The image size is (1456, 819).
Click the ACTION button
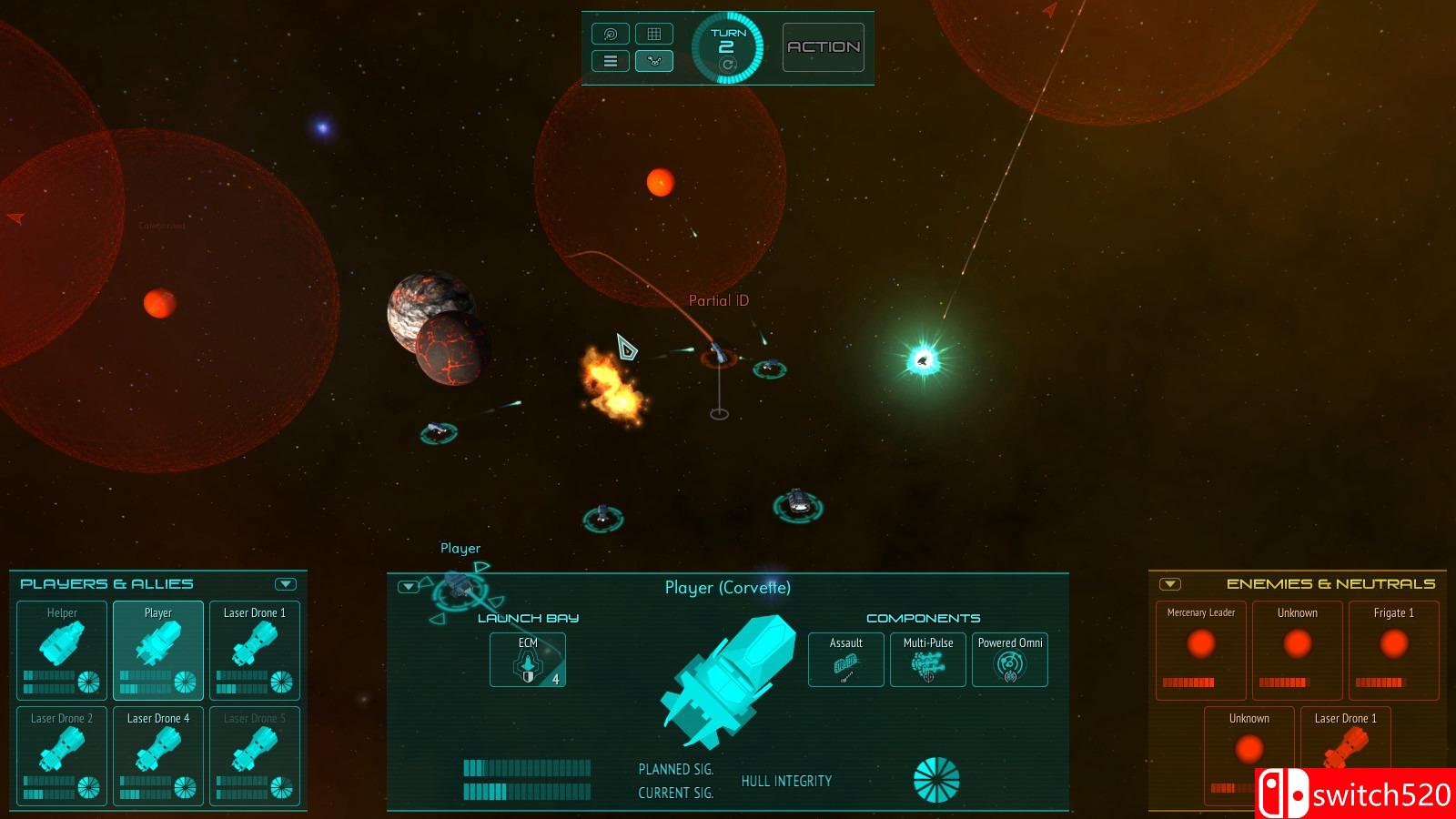824,47
